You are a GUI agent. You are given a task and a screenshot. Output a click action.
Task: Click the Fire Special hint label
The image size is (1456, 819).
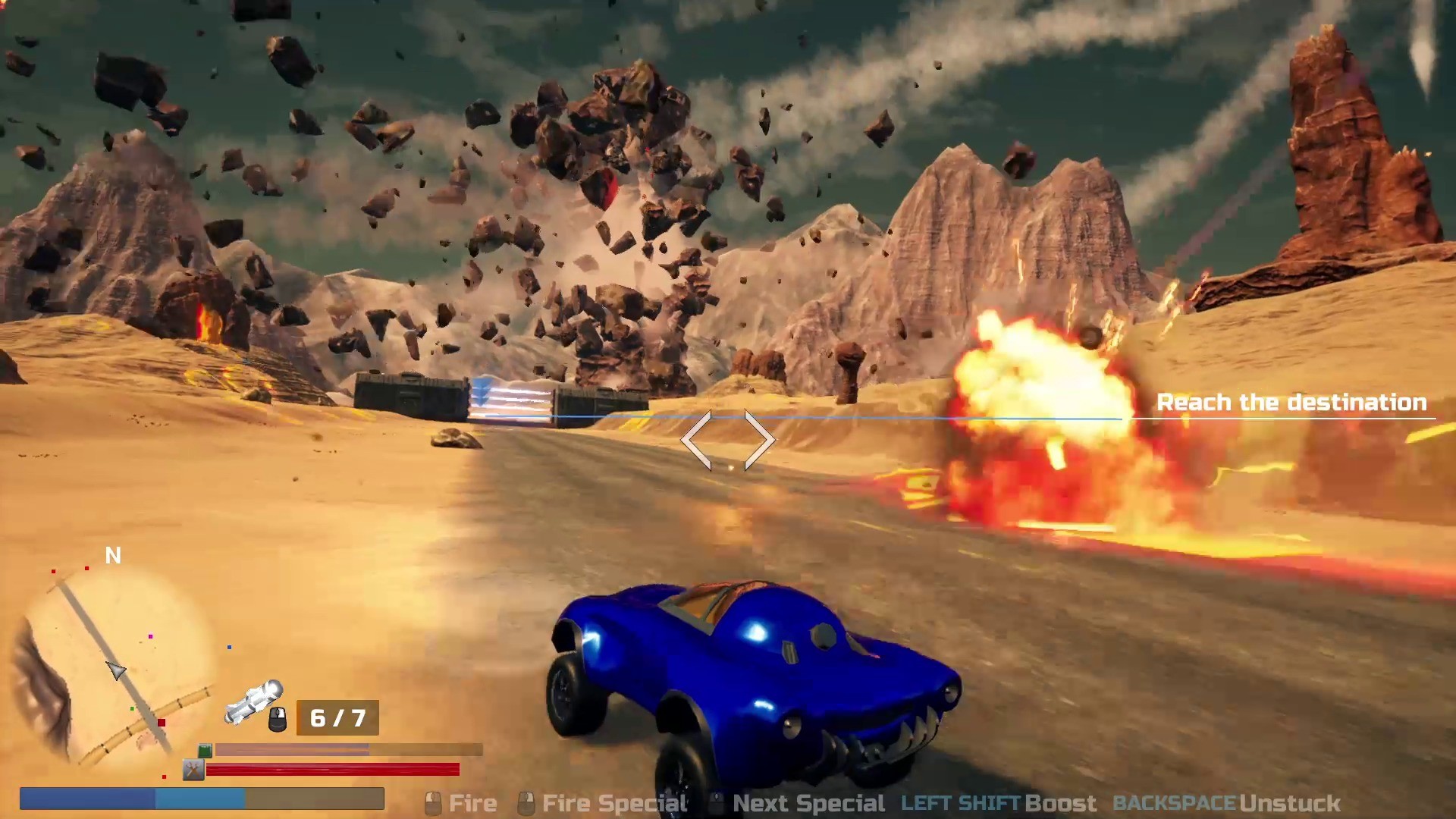click(x=613, y=802)
